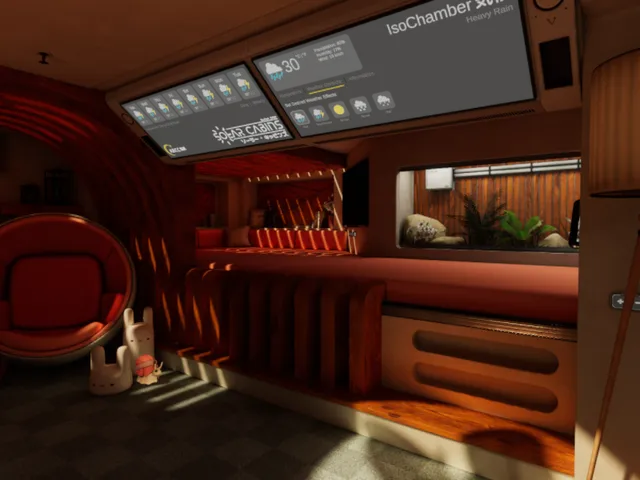This screenshot has width=640, height=480.
Task: Select the sun weather effect icon
Action: (x=339, y=110)
